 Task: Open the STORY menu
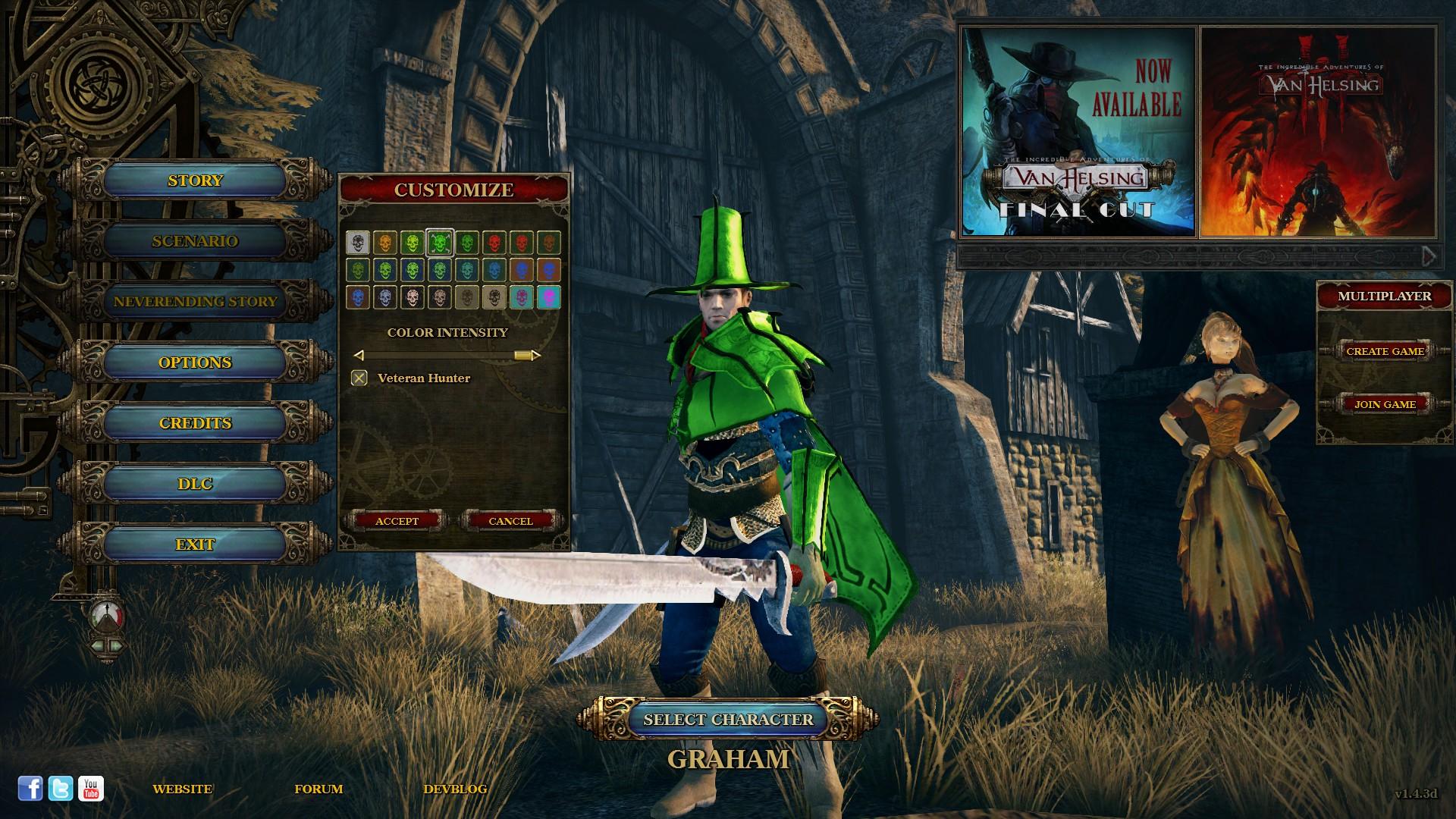point(194,180)
